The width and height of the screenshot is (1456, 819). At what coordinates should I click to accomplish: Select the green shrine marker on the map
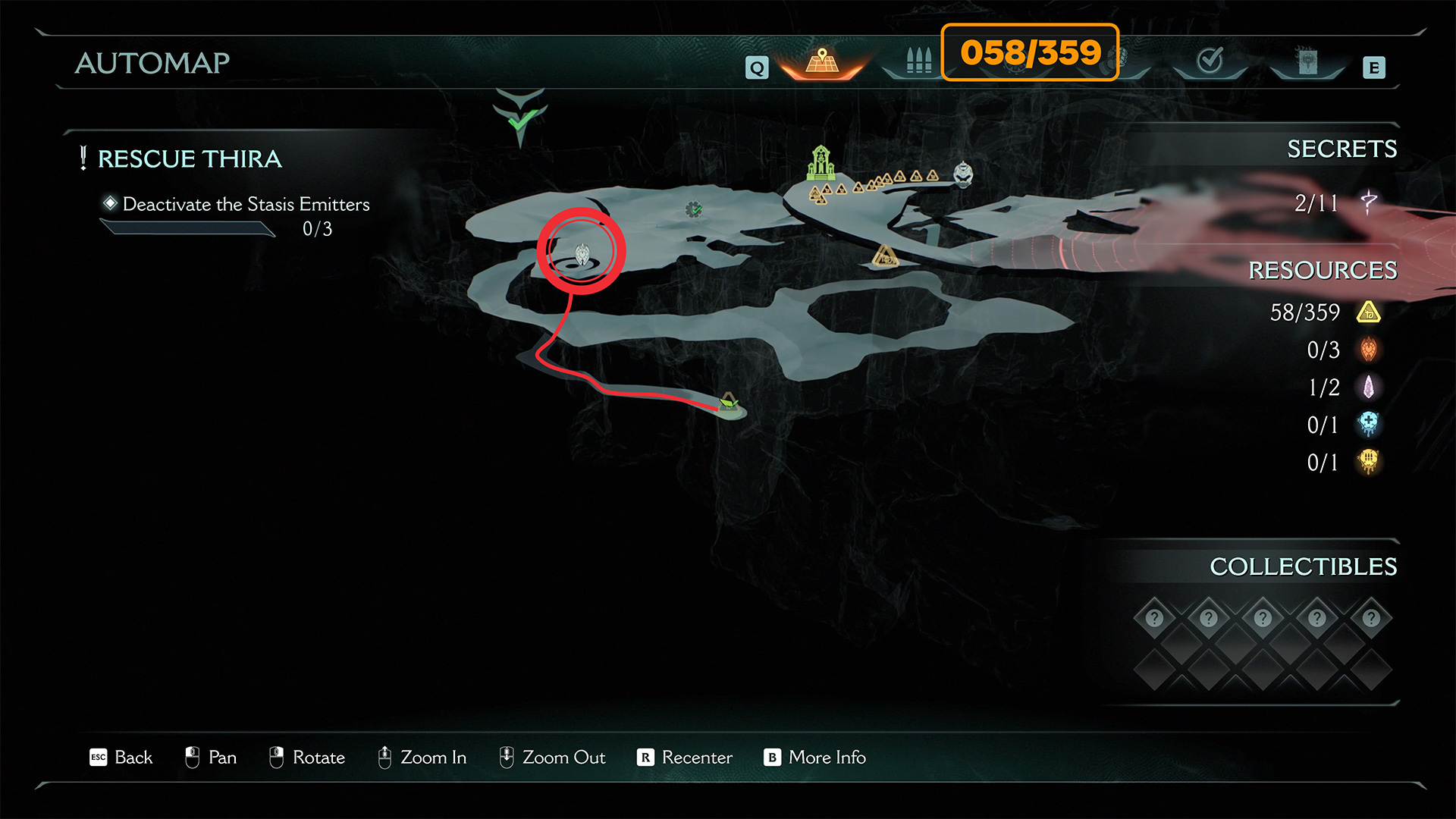[x=821, y=162]
